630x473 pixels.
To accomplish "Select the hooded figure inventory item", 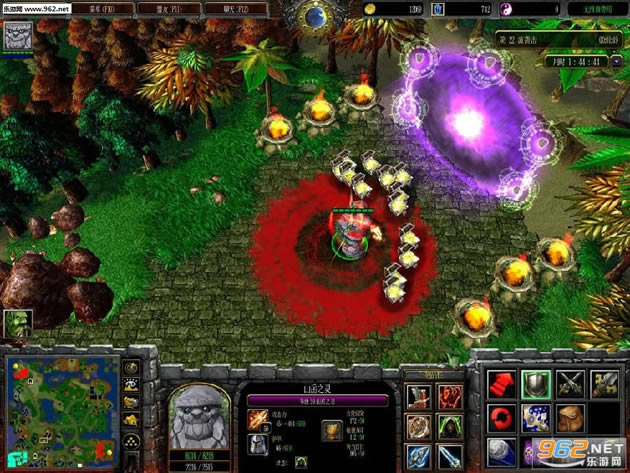I will tap(450, 426).
